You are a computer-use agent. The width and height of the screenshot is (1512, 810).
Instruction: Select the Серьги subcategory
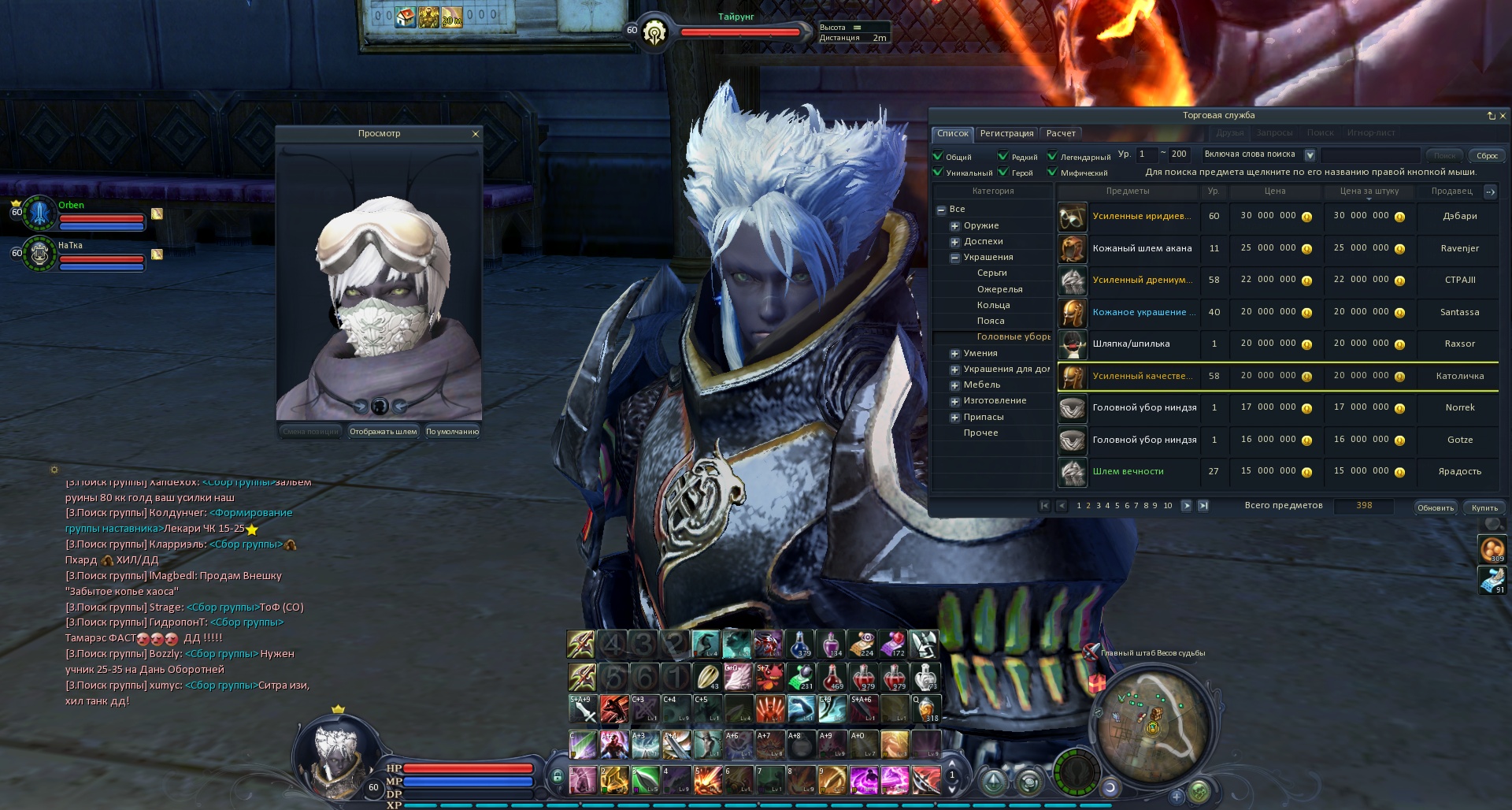click(x=992, y=273)
